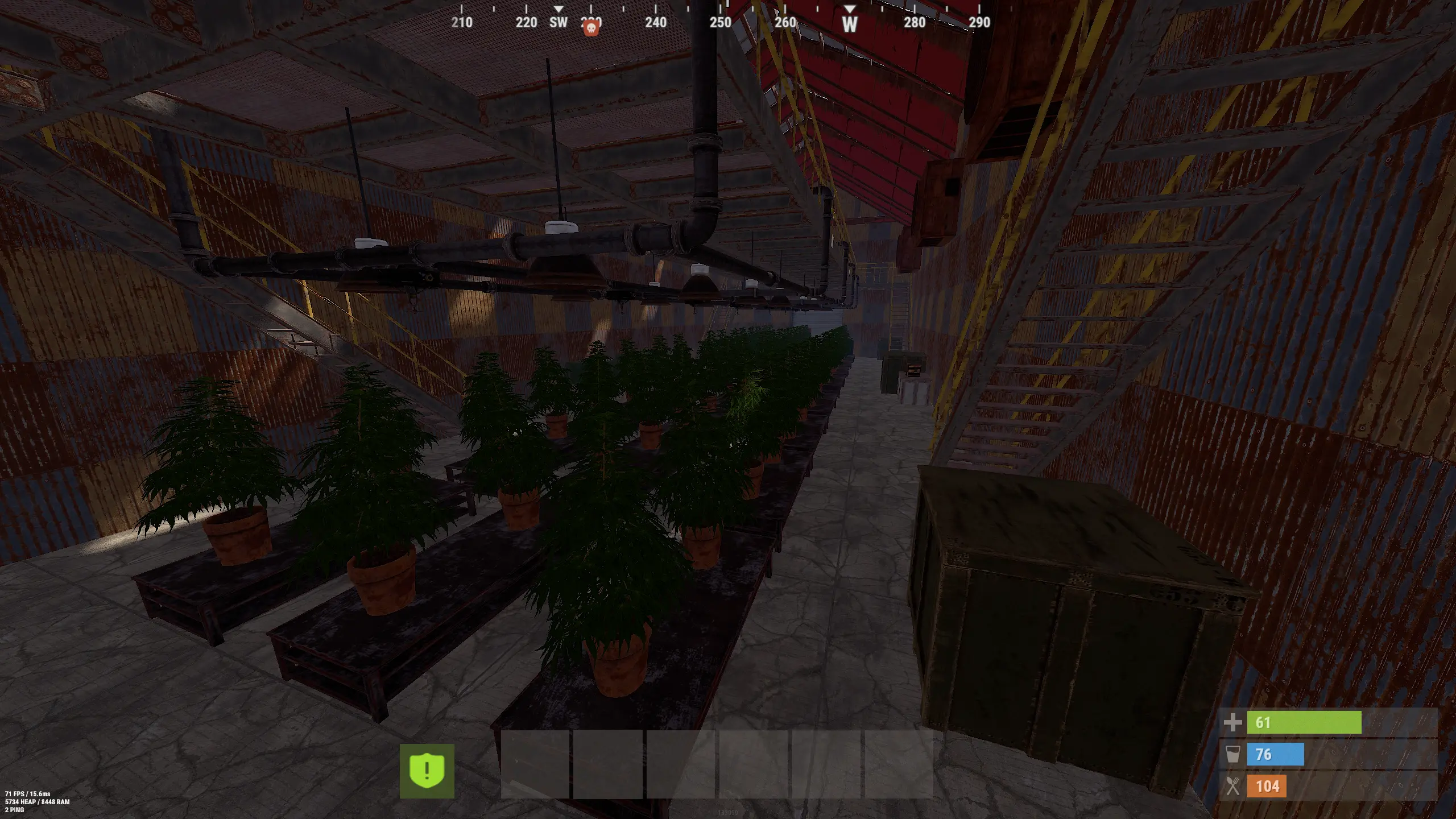Viewport: 1456px width, 819px height.
Task: Select the red skull marker on compass
Action: pyautogui.click(x=591, y=28)
